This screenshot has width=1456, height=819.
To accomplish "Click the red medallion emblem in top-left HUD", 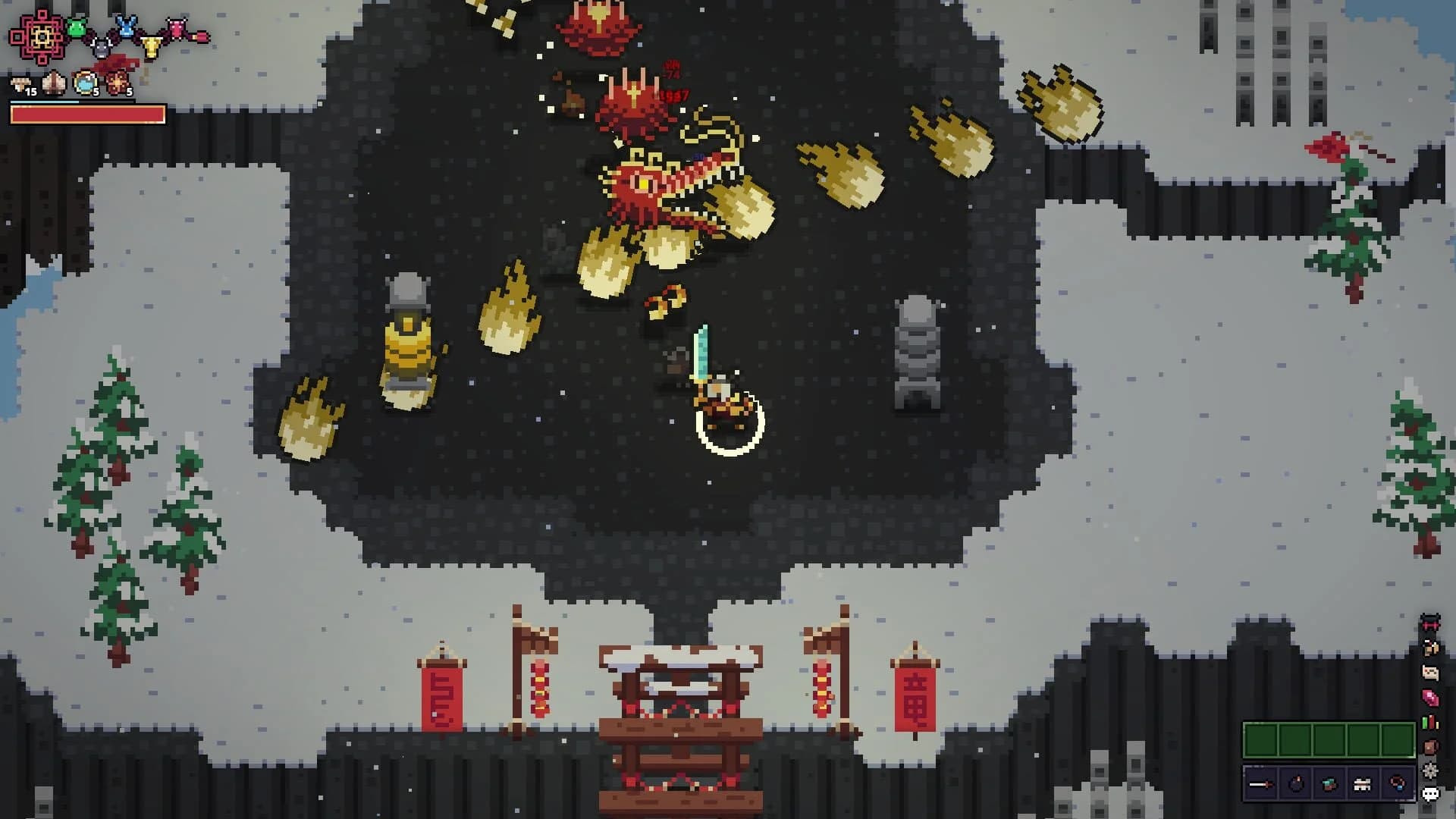I will point(42,35).
